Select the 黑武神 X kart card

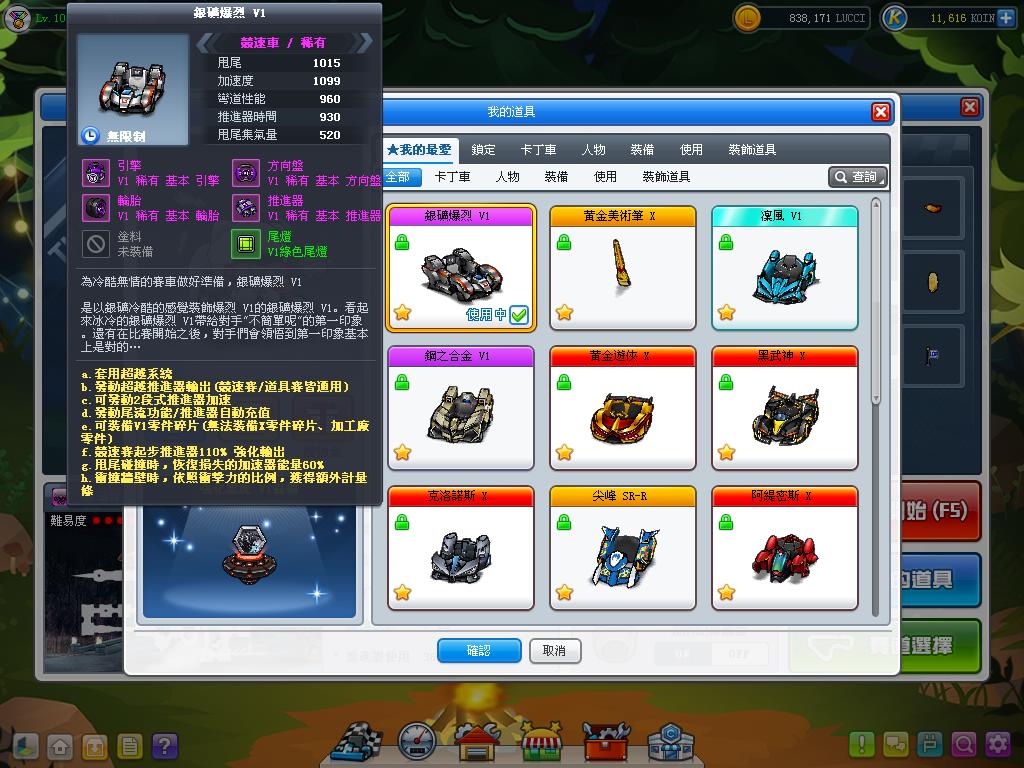(x=785, y=407)
